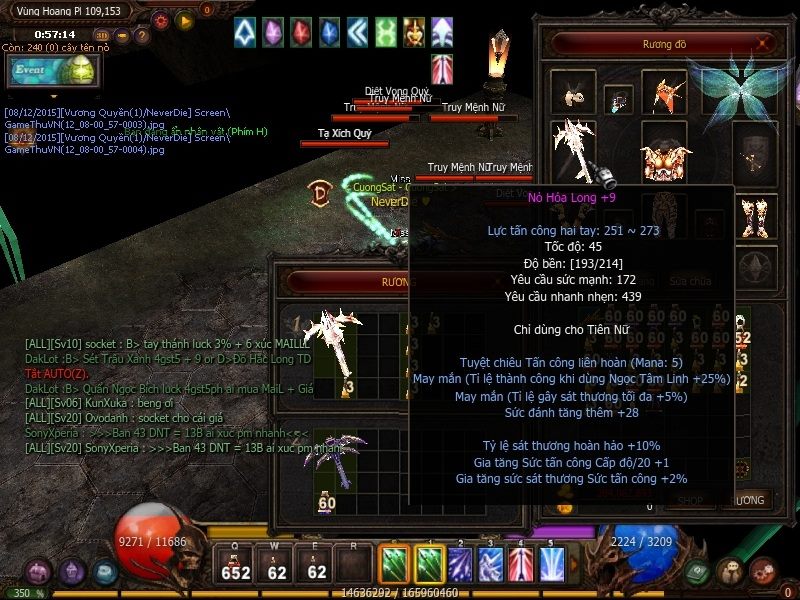The width and height of the screenshot is (800, 600).
Task: Activate the blue beam skill, hotbar slot 5
Action: click(552, 563)
